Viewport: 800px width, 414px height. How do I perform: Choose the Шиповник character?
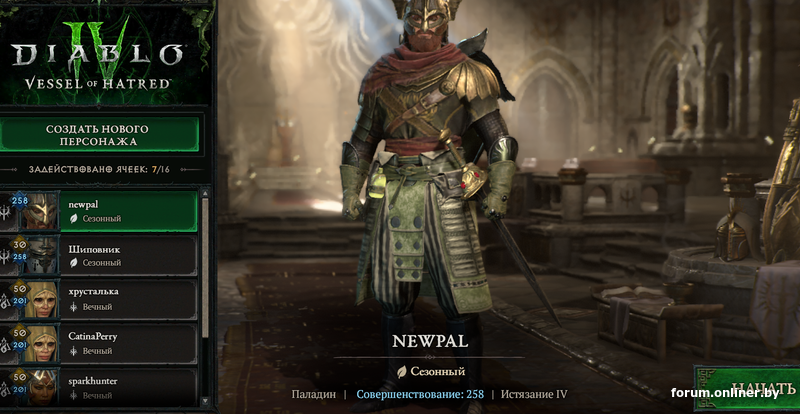110,253
